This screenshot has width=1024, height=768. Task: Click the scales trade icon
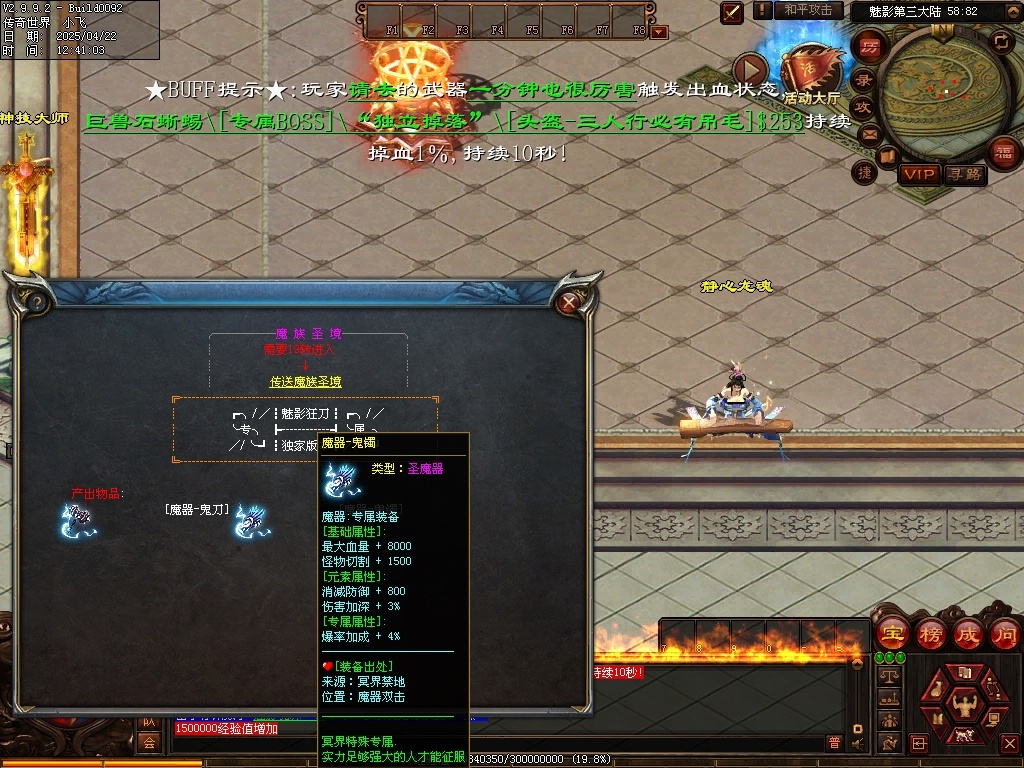pyautogui.click(x=887, y=676)
